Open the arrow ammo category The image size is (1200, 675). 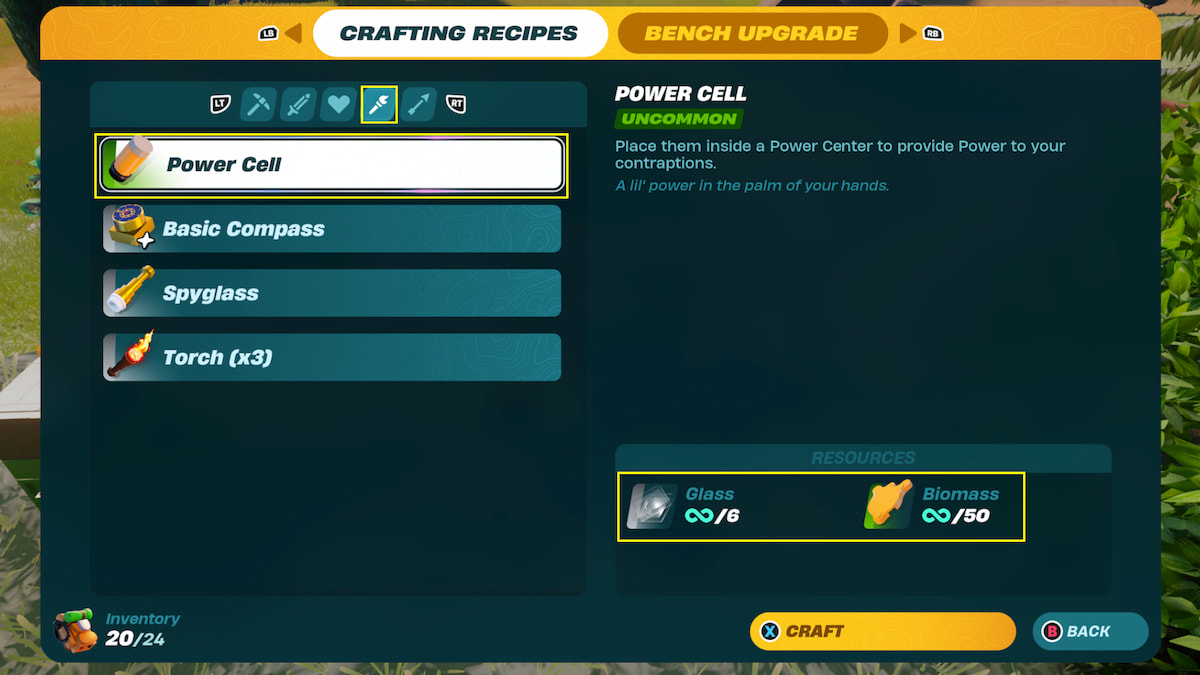click(420, 104)
